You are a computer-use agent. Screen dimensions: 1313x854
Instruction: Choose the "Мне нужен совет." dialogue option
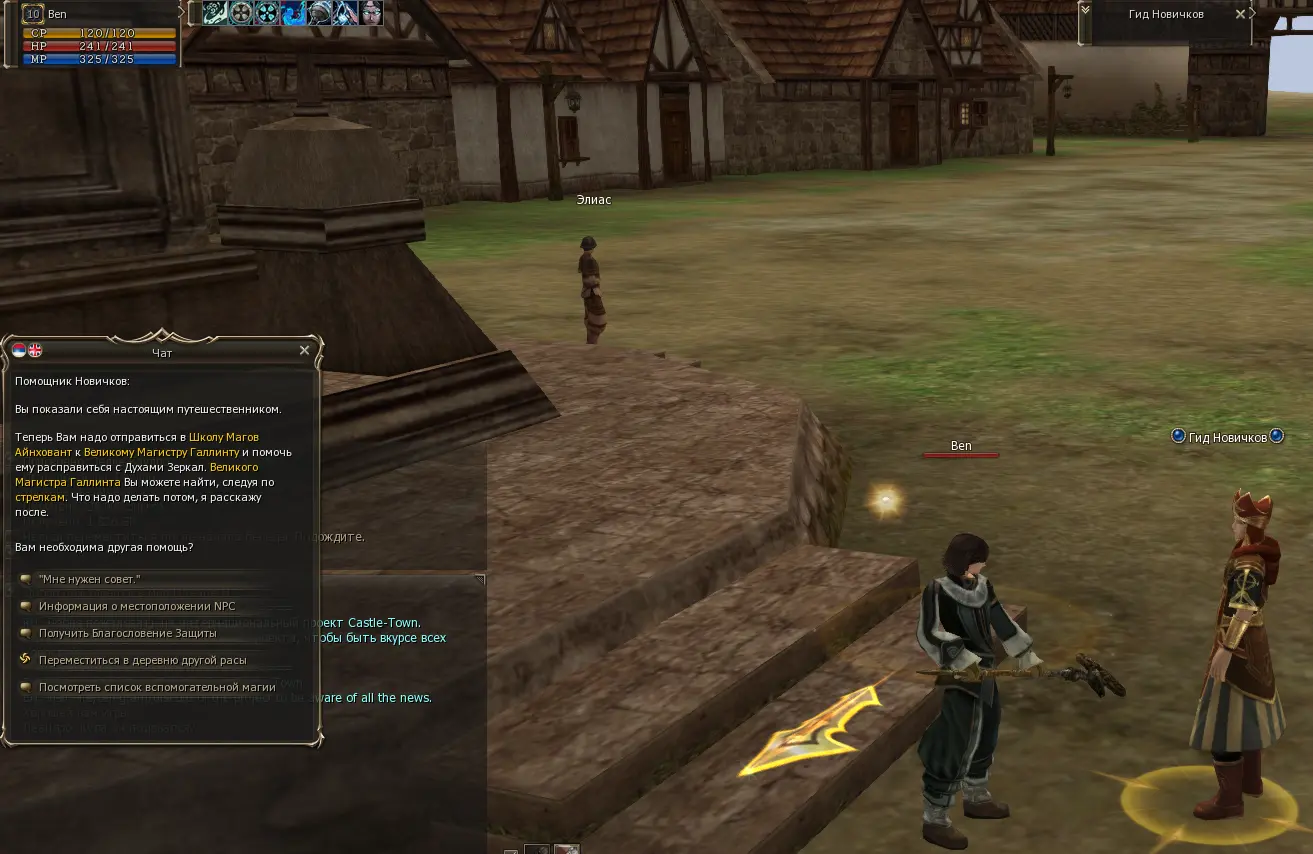pos(89,579)
